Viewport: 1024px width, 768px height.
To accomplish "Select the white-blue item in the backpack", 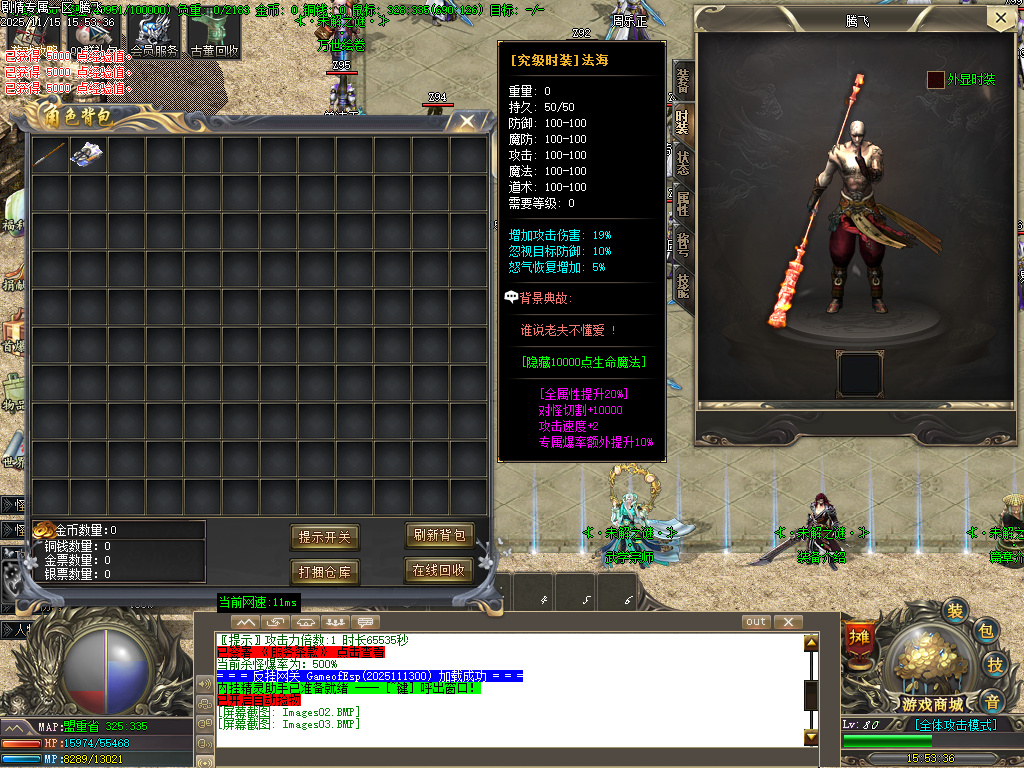I will 87,153.
